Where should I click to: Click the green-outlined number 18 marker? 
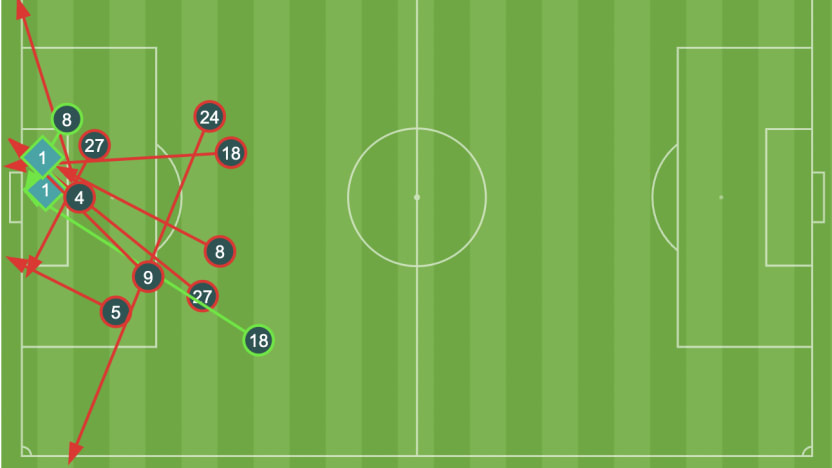coord(258,340)
